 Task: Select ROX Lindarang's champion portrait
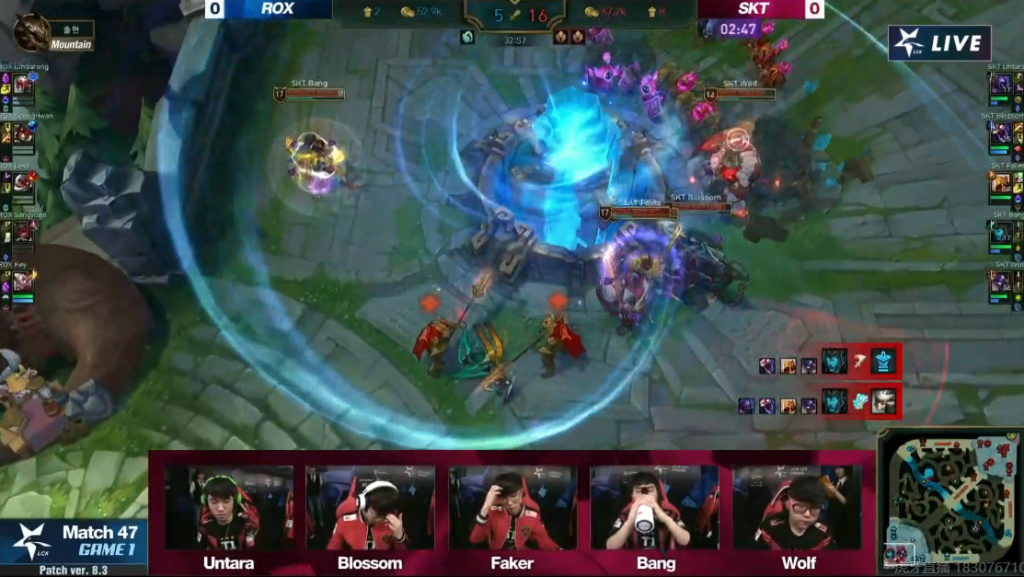pos(23,86)
